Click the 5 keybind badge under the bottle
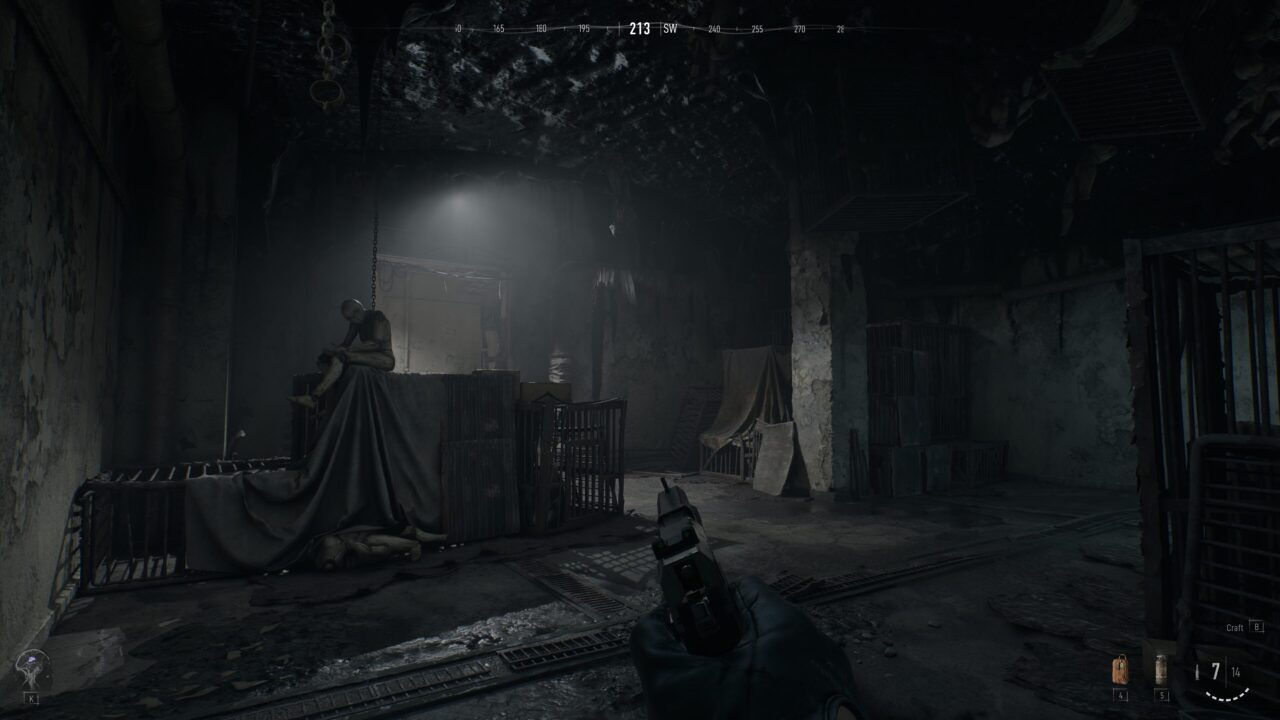 1161,695
